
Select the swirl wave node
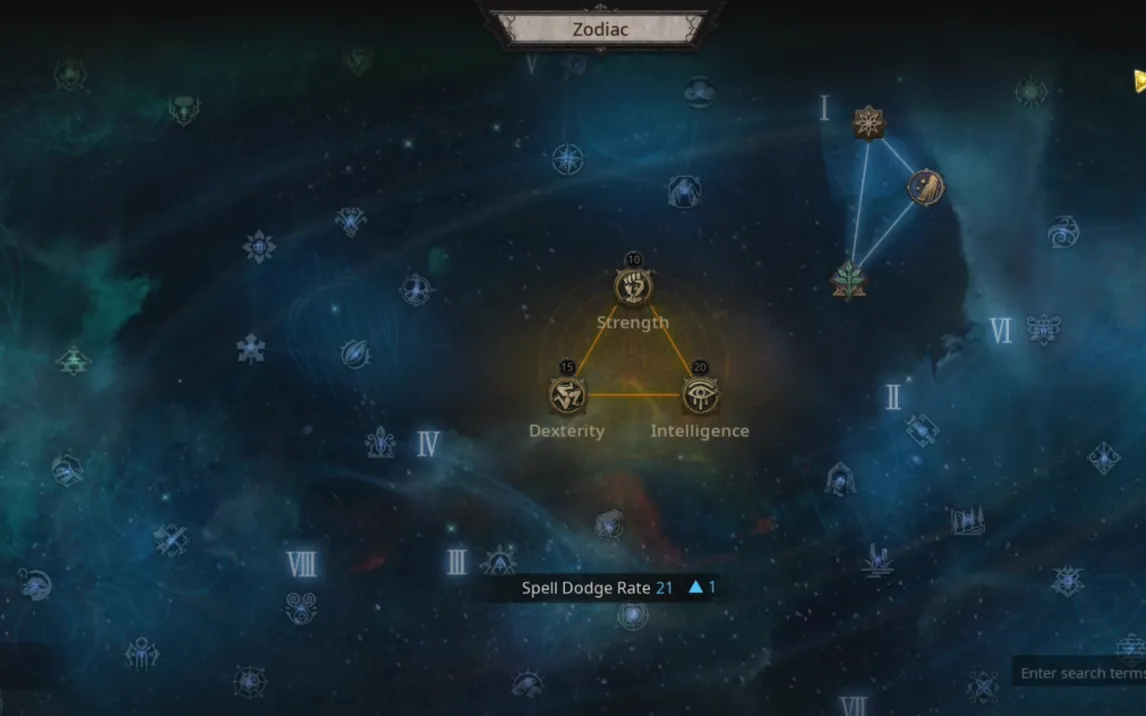tap(1063, 232)
